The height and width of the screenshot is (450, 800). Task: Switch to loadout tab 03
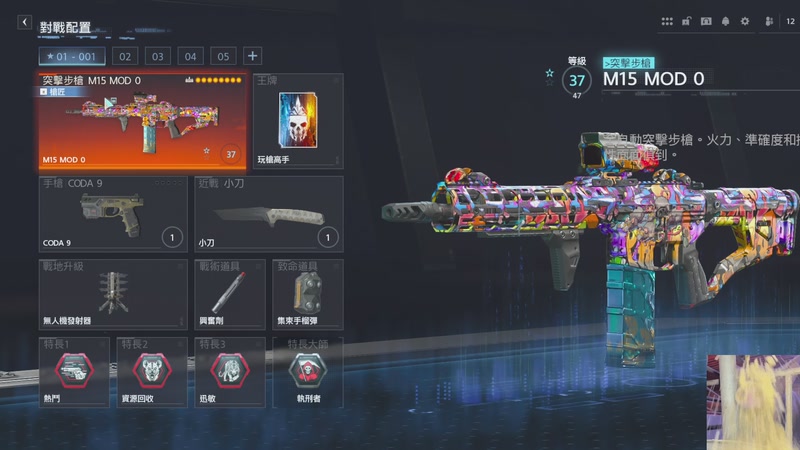[x=157, y=56]
